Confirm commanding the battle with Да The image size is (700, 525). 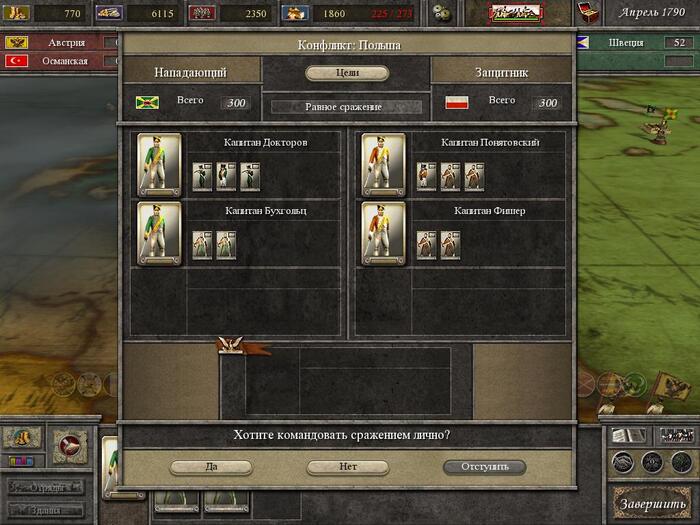point(211,467)
